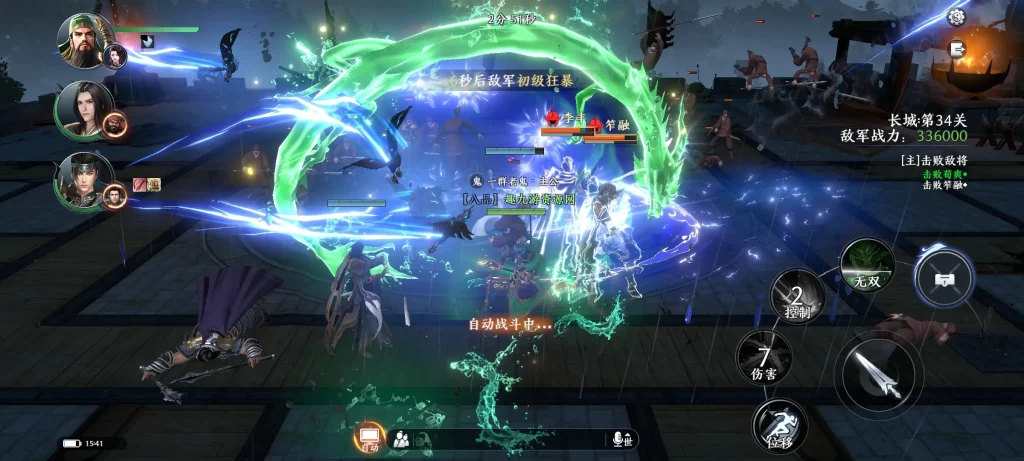Screen dimensions: 1024x461
Task: Open the settings gear icon
Action: 956,17
